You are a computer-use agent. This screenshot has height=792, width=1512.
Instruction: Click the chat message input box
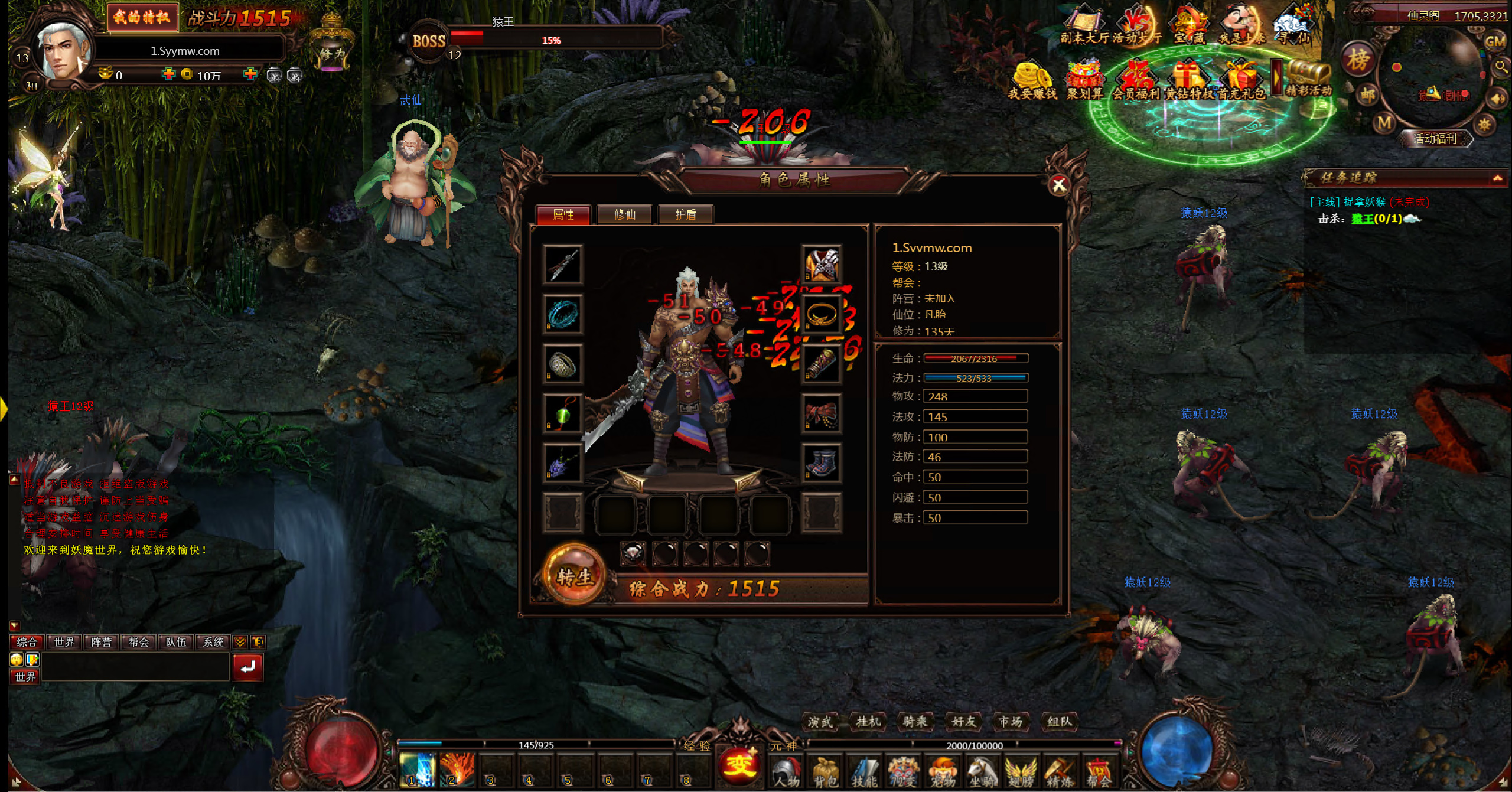pos(135,667)
